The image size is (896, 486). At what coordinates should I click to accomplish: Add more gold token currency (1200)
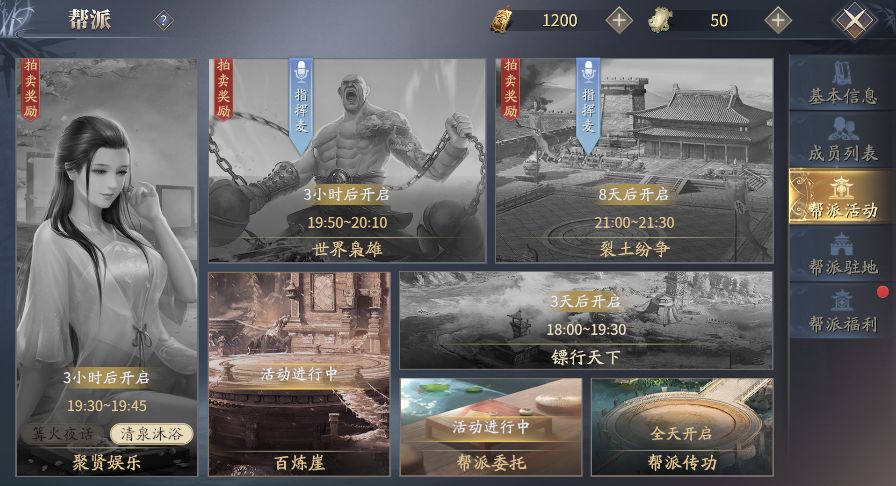point(620,20)
